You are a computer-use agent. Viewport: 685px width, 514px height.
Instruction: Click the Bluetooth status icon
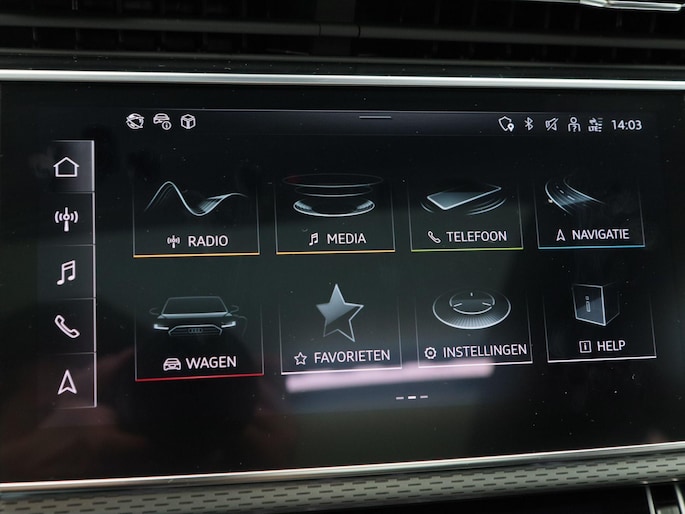point(529,124)
